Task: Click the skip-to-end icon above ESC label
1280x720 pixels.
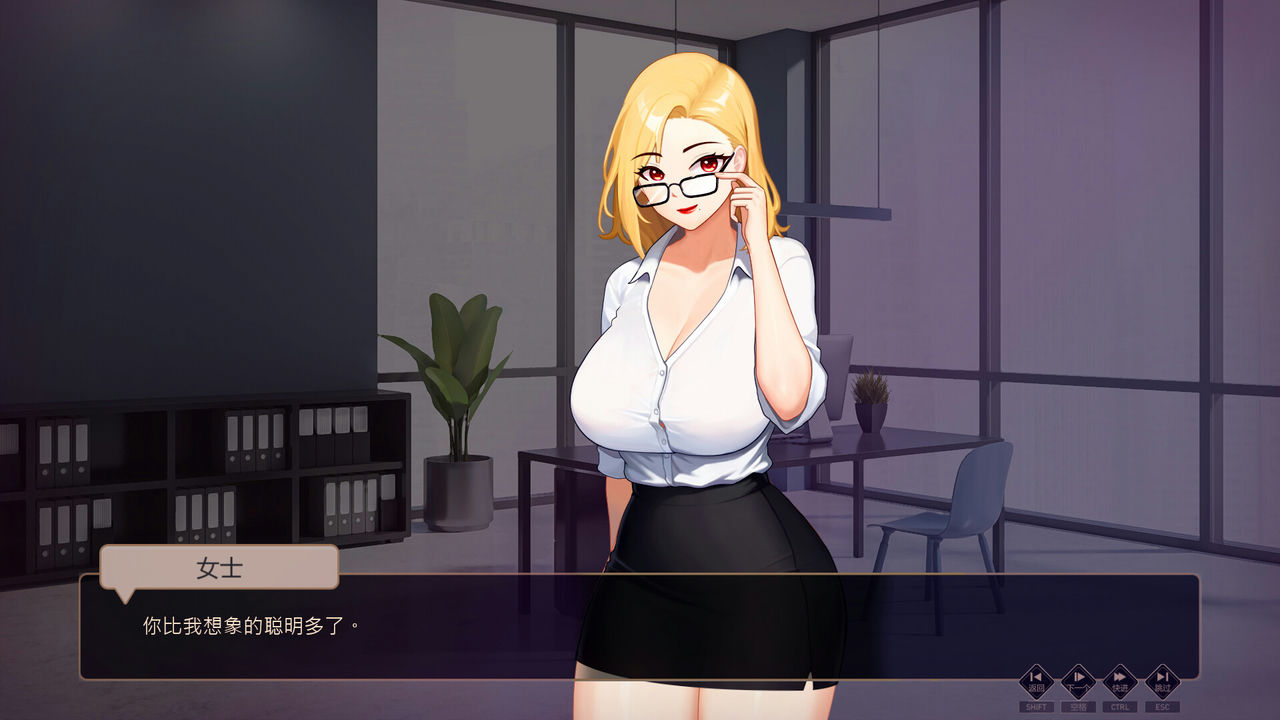Action: 1162,680
